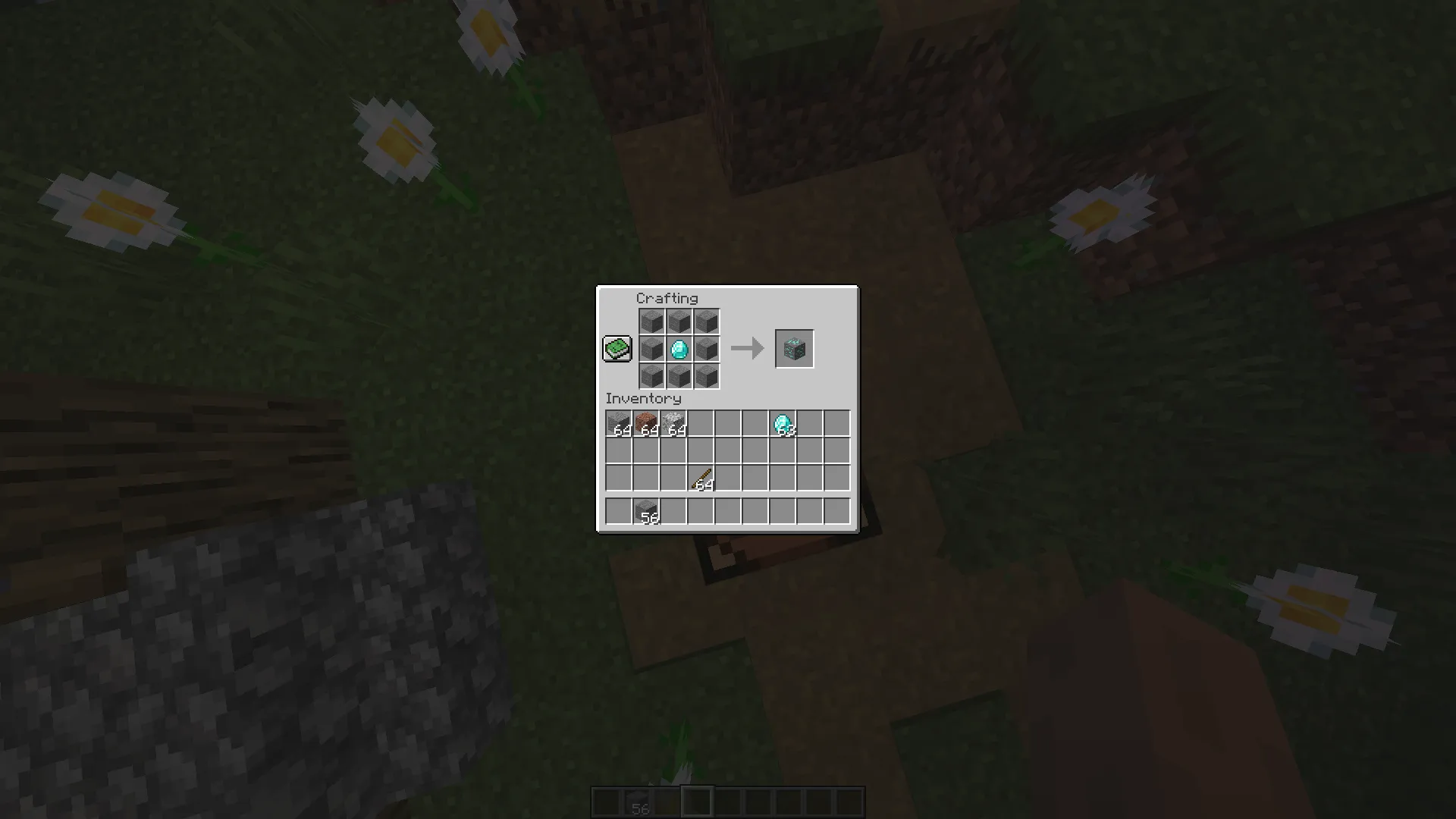The width and height of the screenshot is (1456, 819).
Task: Open the recipe book
Action: tap(617, 348)
